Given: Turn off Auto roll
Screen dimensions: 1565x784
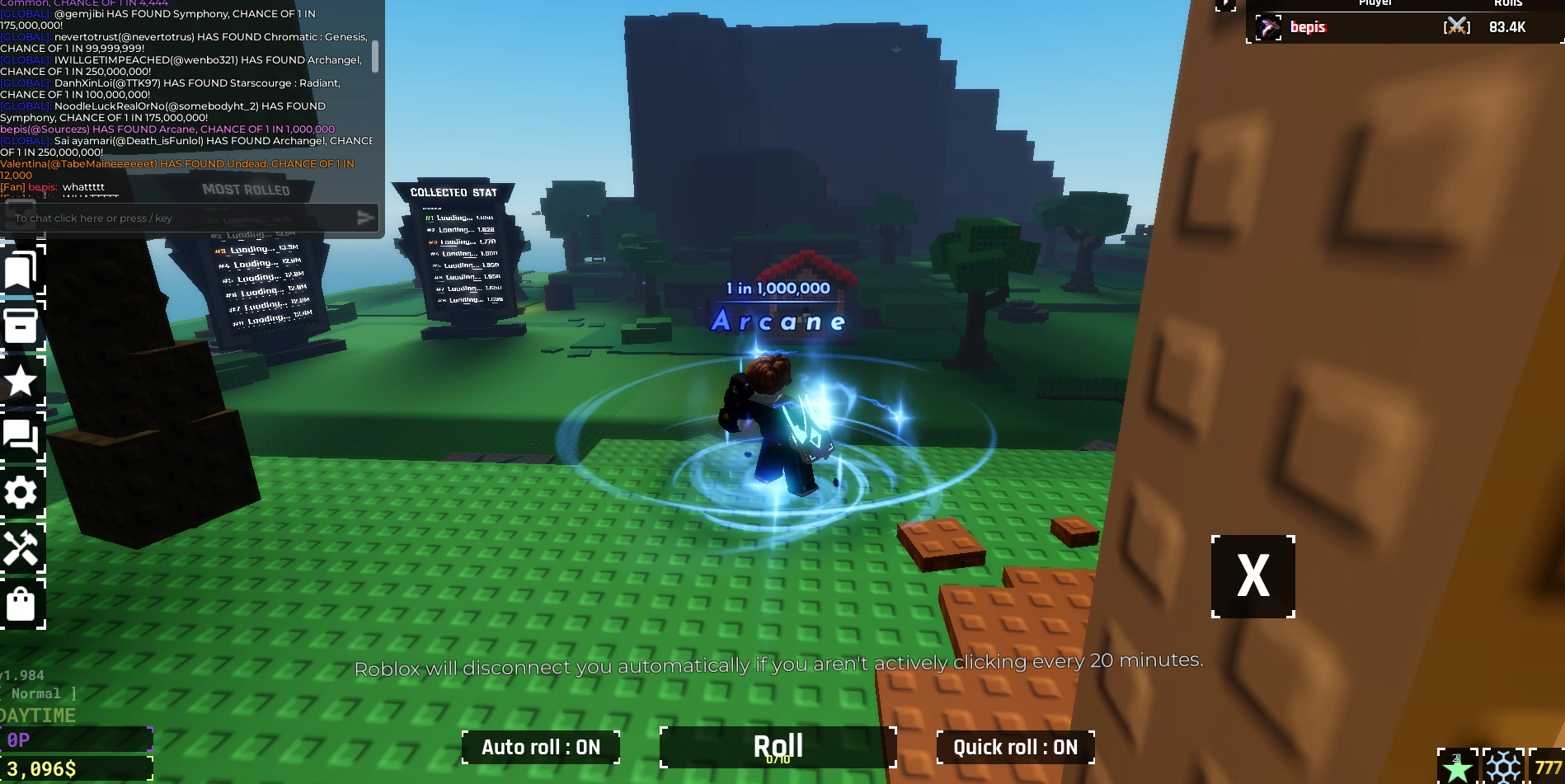Looking at the screenshot, I should pos(540,747).
